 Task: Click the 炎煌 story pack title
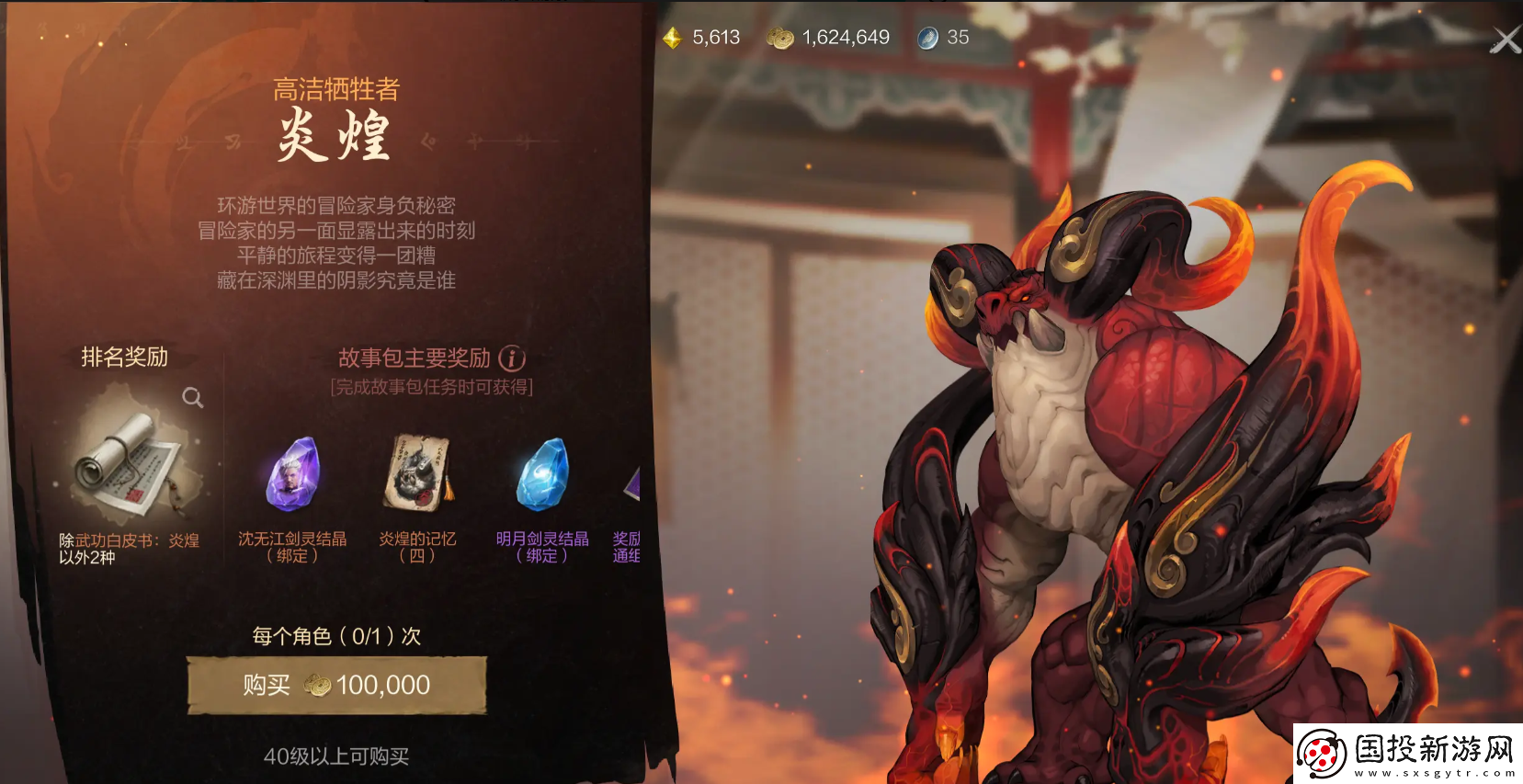335,135
